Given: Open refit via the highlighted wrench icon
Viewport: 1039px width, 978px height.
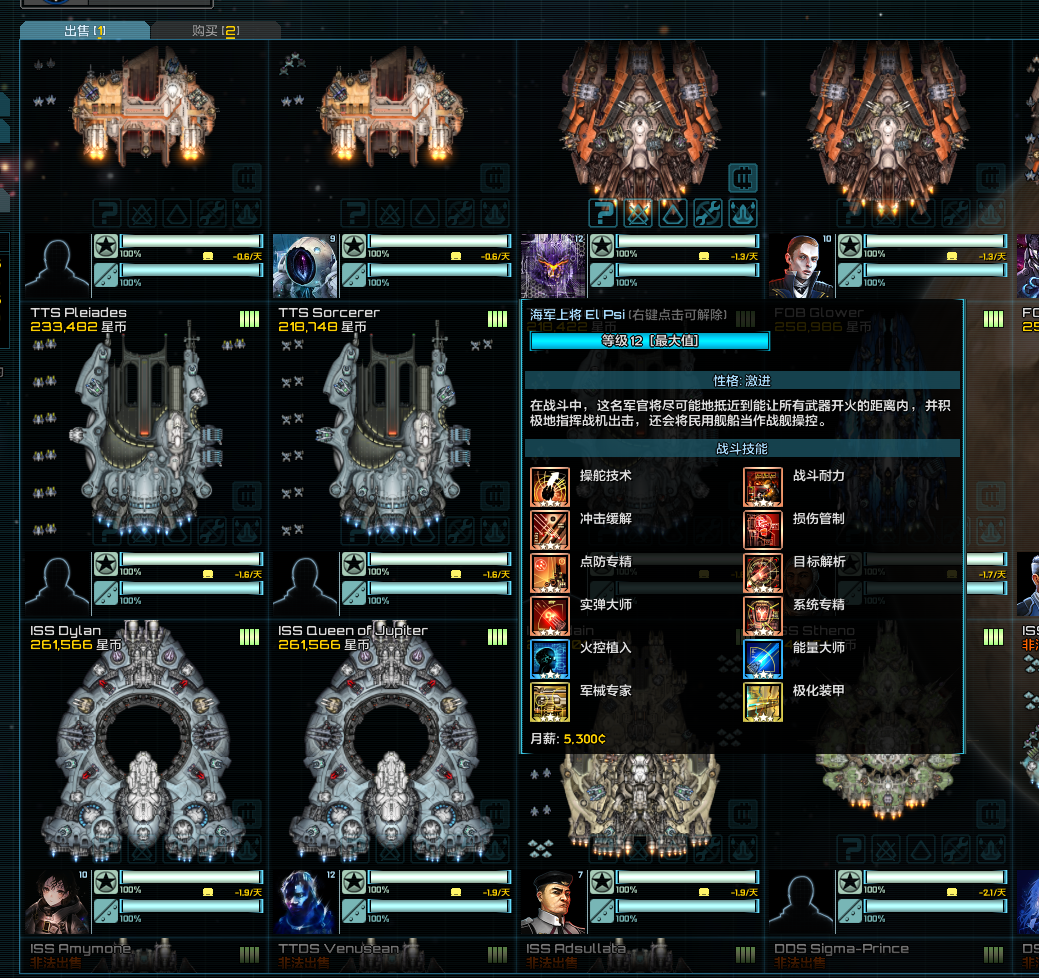Looking at the screenshot, I should 708,213.
